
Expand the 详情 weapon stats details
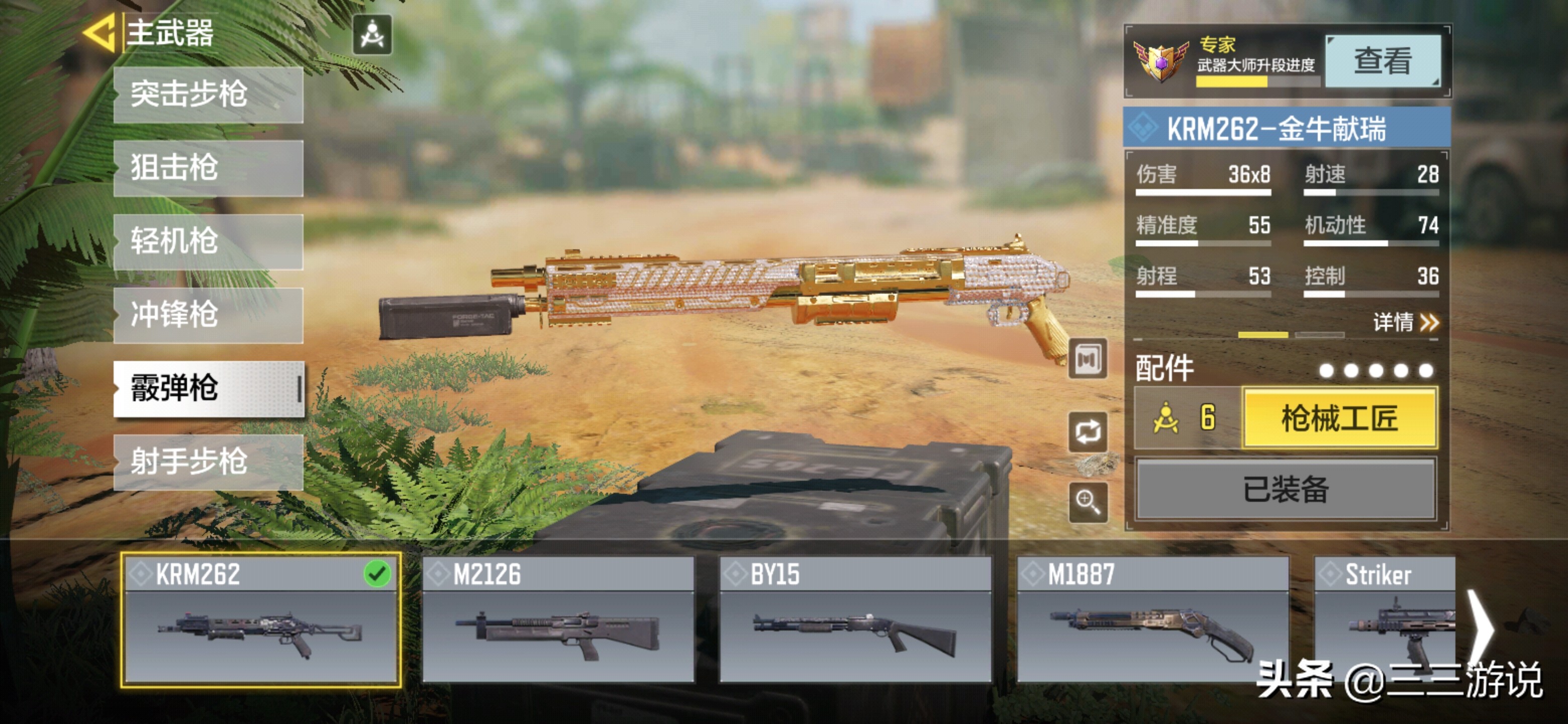1405,322
